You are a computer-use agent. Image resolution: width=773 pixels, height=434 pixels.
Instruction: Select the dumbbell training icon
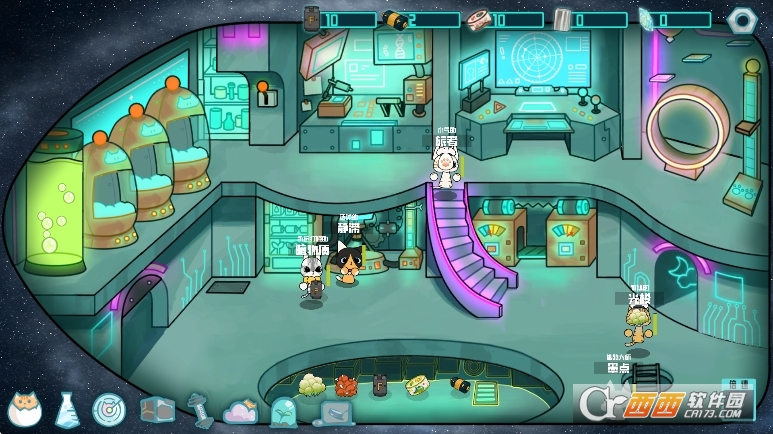(x=199, y=408)
